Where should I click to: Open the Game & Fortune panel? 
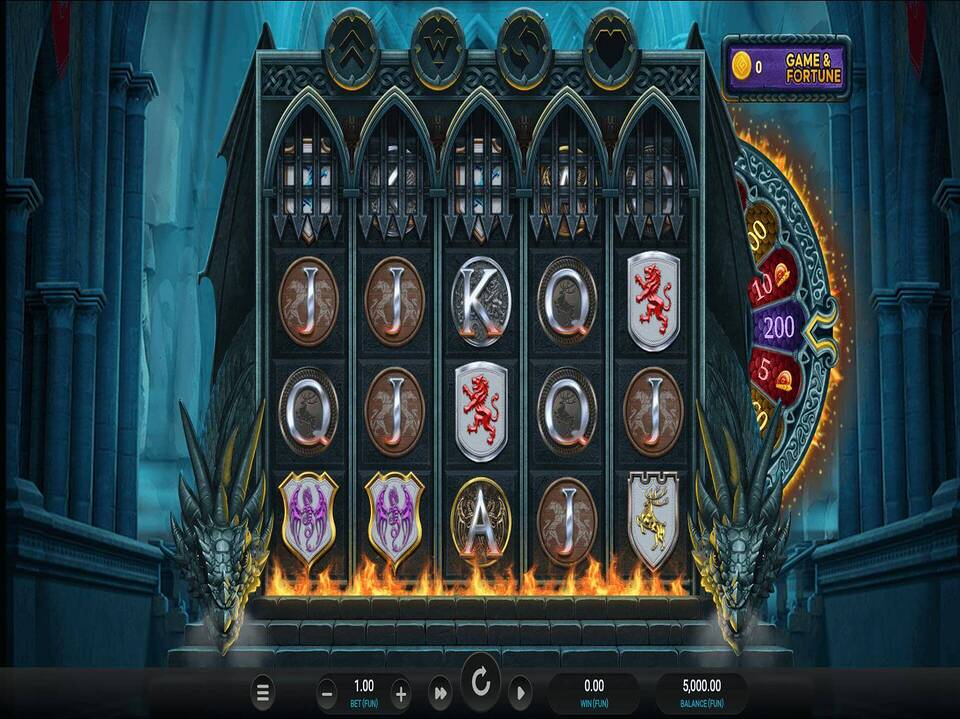point(787,68)
